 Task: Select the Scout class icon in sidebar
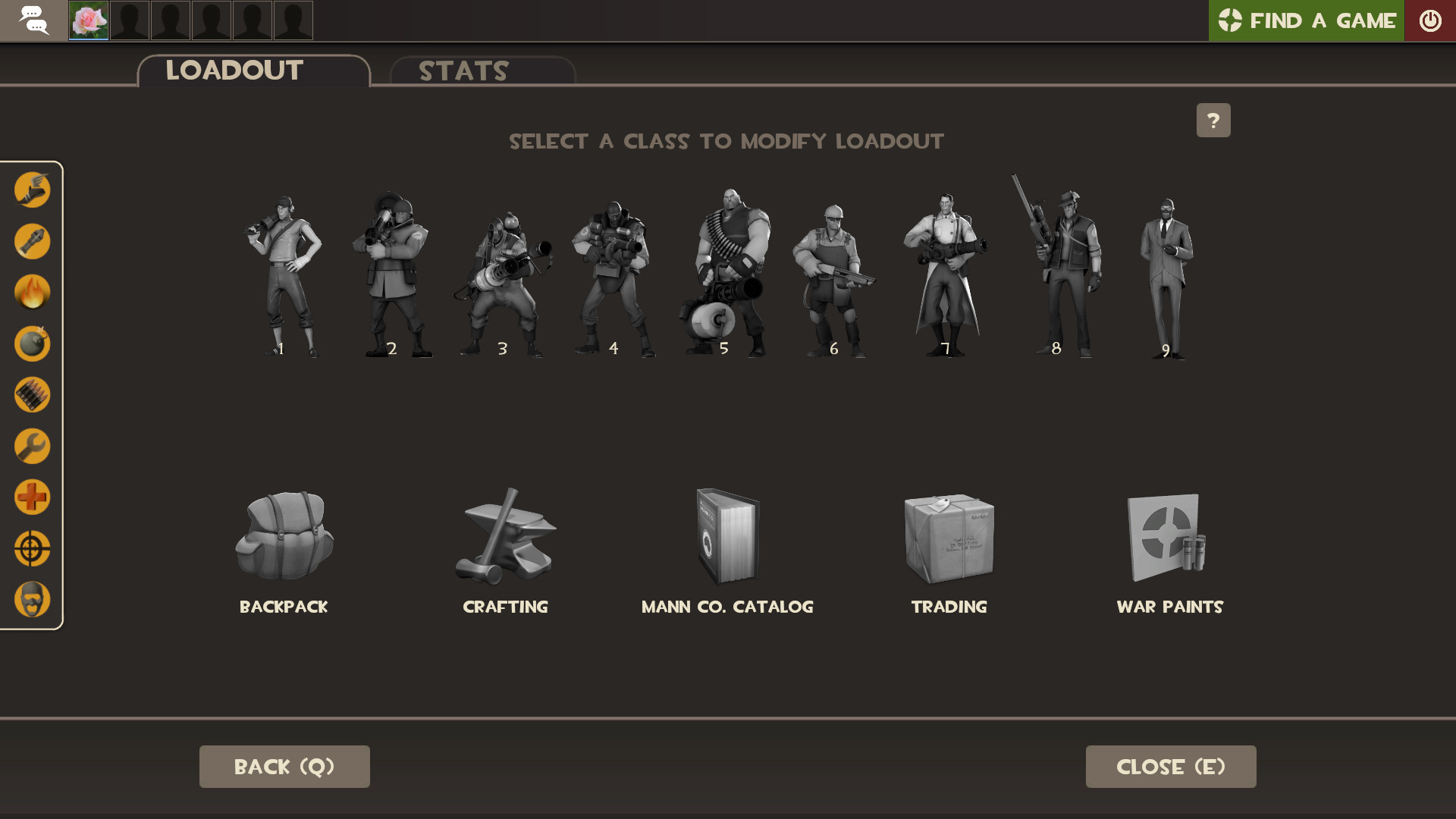[32, 190]
